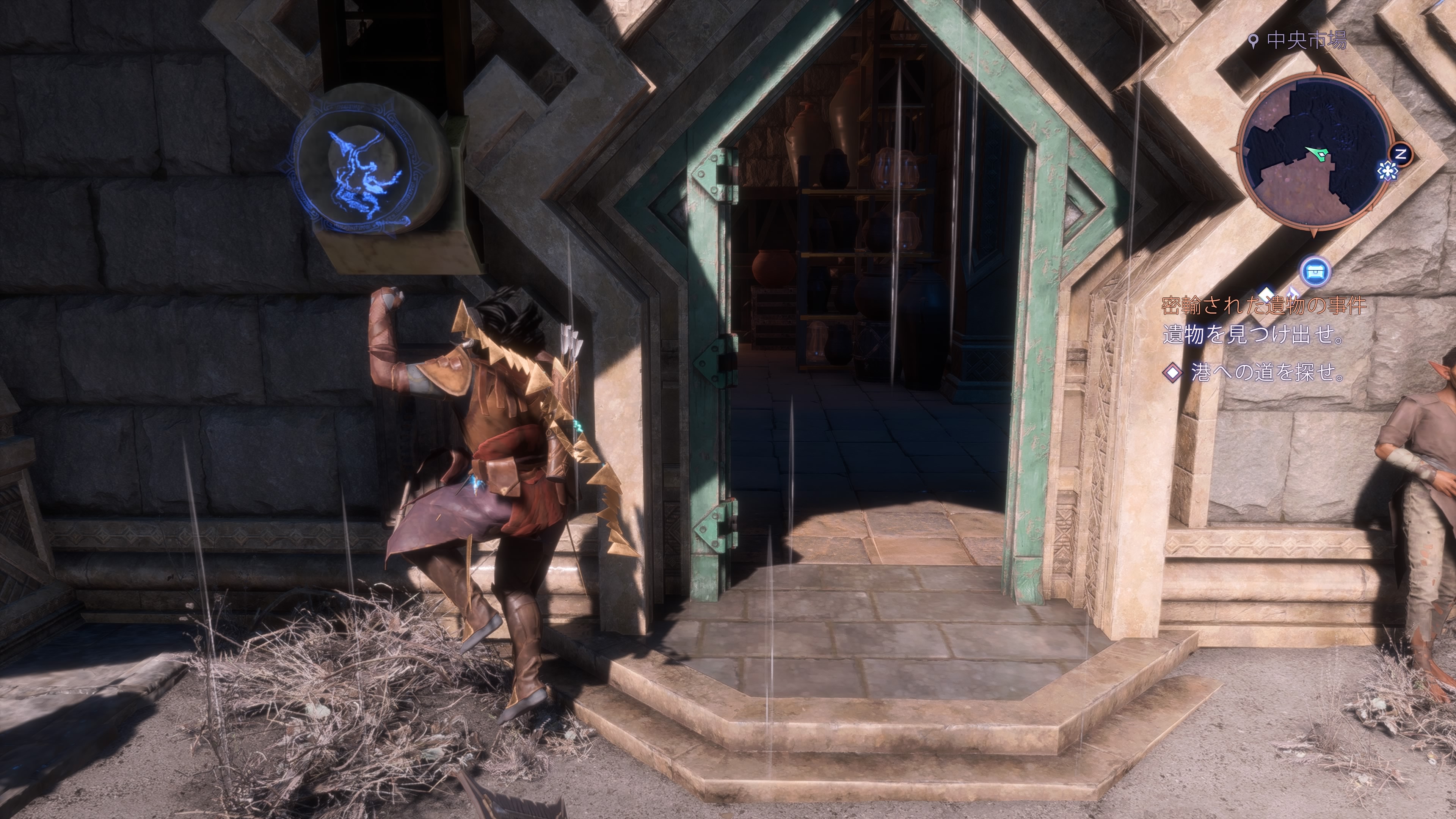Click the green player arrow on minimap
Screen dimensions: 1456x819
point(1317,153)
